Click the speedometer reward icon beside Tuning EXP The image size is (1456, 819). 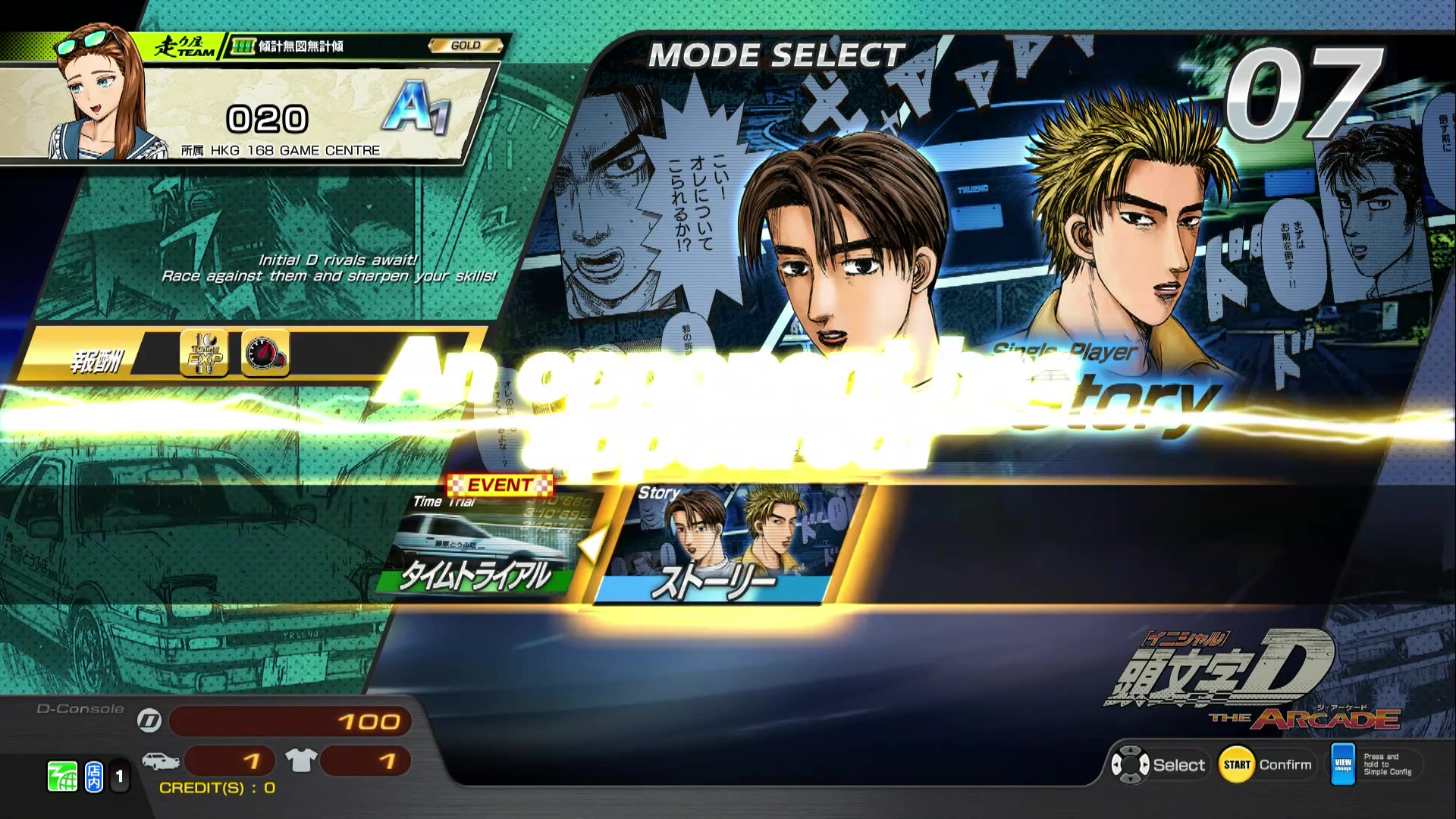pos(264,353)
